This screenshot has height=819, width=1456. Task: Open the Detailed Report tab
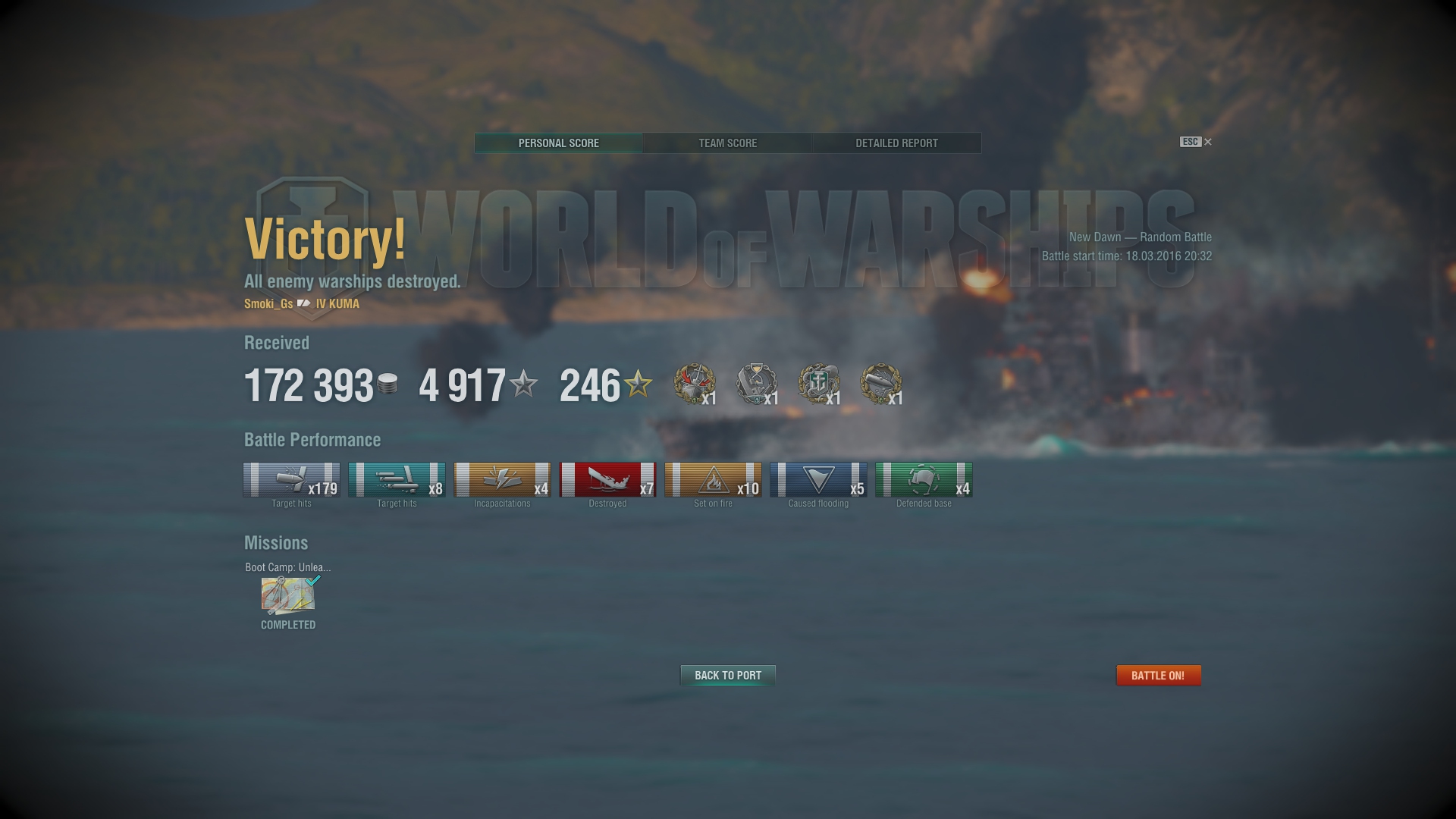click(896, 143)
